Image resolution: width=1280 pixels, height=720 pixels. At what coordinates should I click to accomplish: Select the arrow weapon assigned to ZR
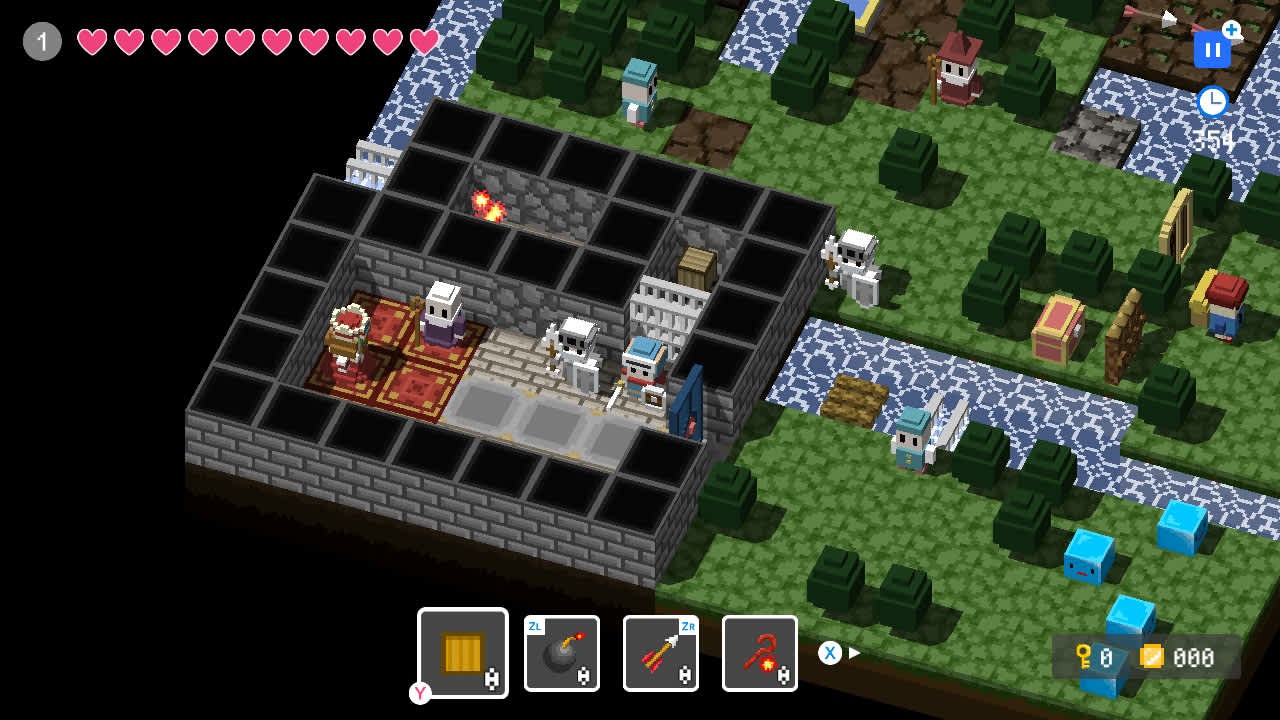(661, 653)
